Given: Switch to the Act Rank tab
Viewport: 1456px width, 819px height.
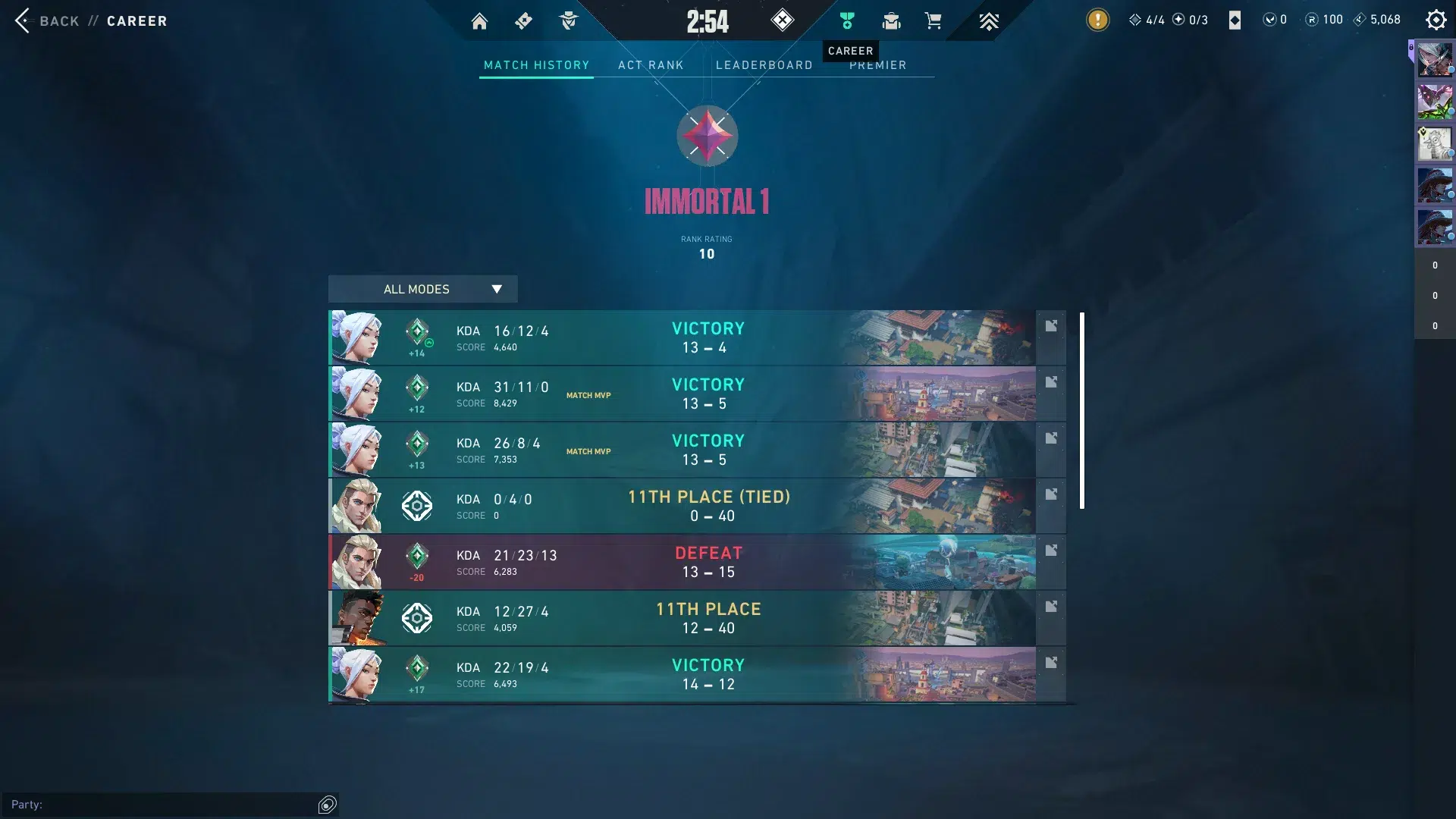Looking at the screenshot, I should 651,65.
